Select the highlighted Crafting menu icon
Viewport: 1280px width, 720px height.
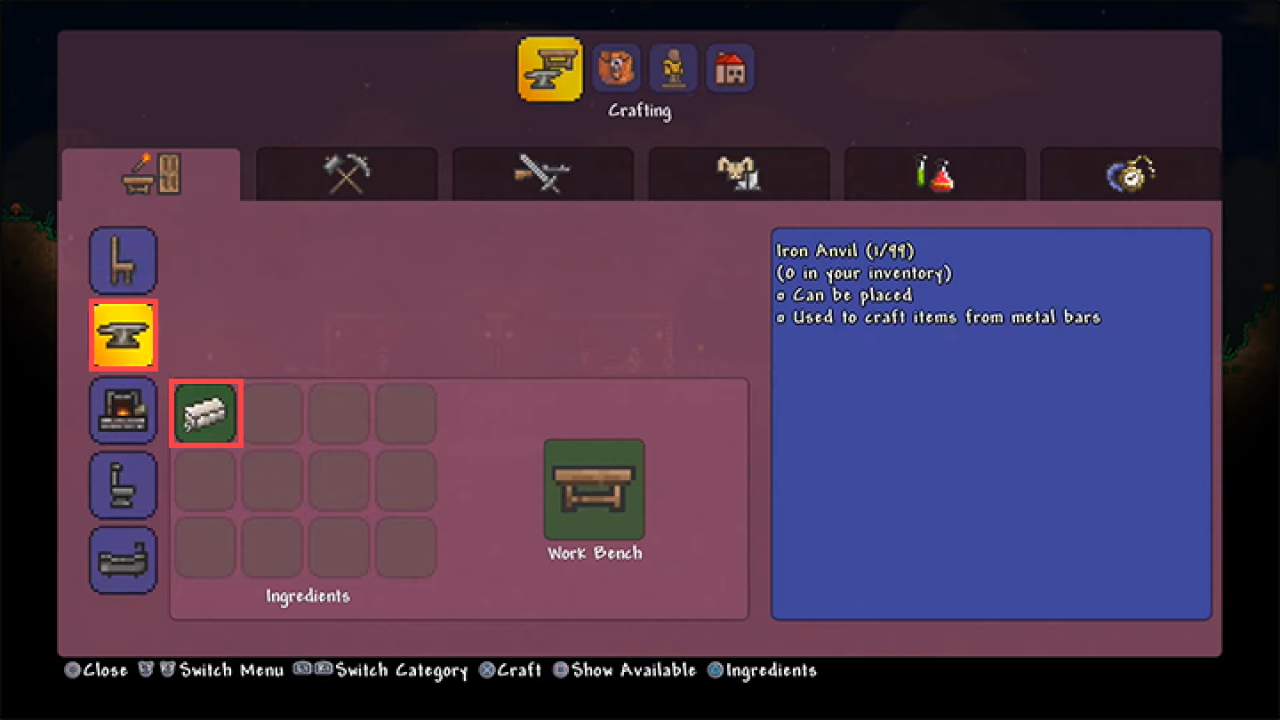tap(549, 67)
